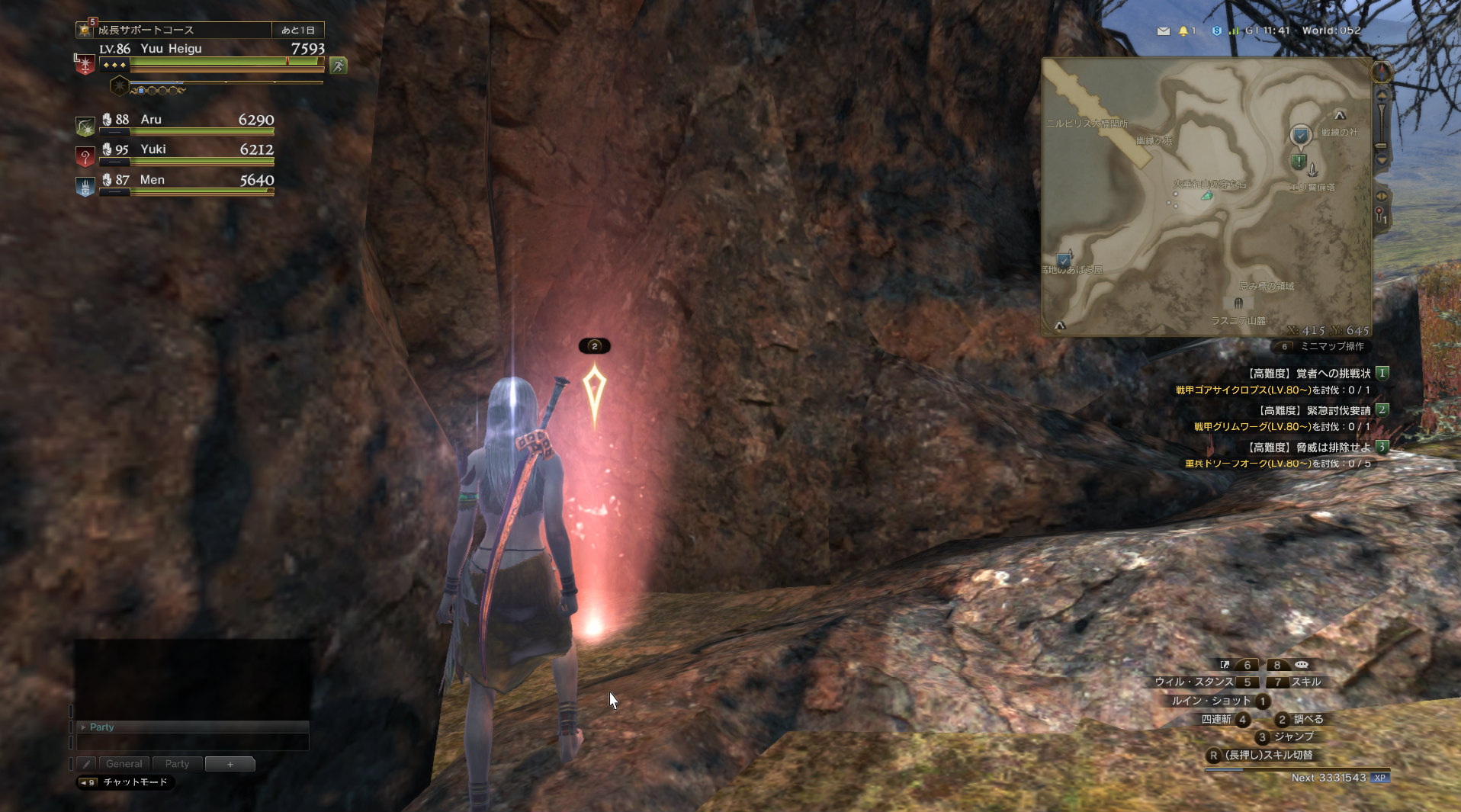This screenshot has width=1461, height=812.
Task: Click the minimap compass icon
Action: point(1381,72)
